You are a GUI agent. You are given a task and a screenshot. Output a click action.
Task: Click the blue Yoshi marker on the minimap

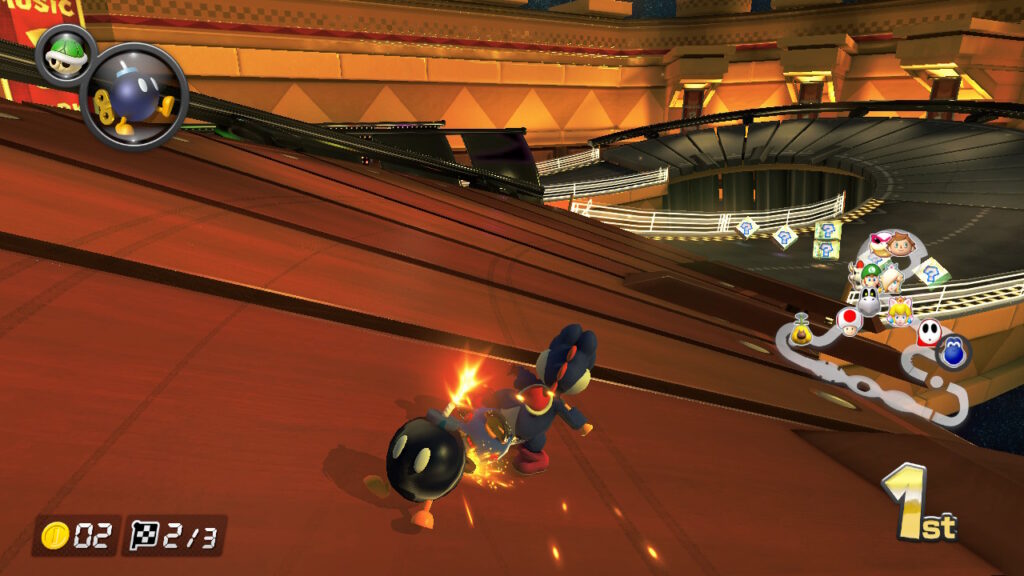954,352
